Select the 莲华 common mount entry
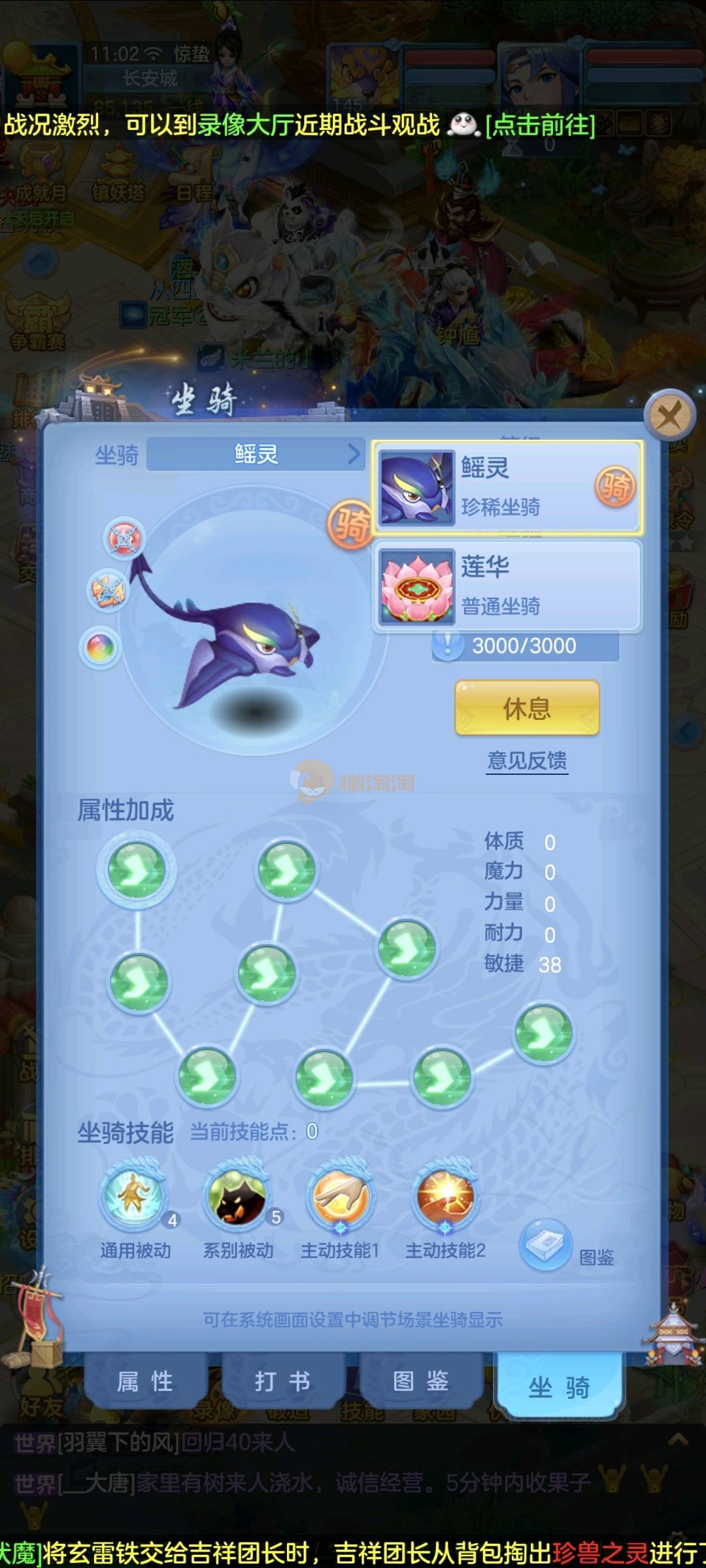This screenshot has width=706, height=1568. (507, 586)
